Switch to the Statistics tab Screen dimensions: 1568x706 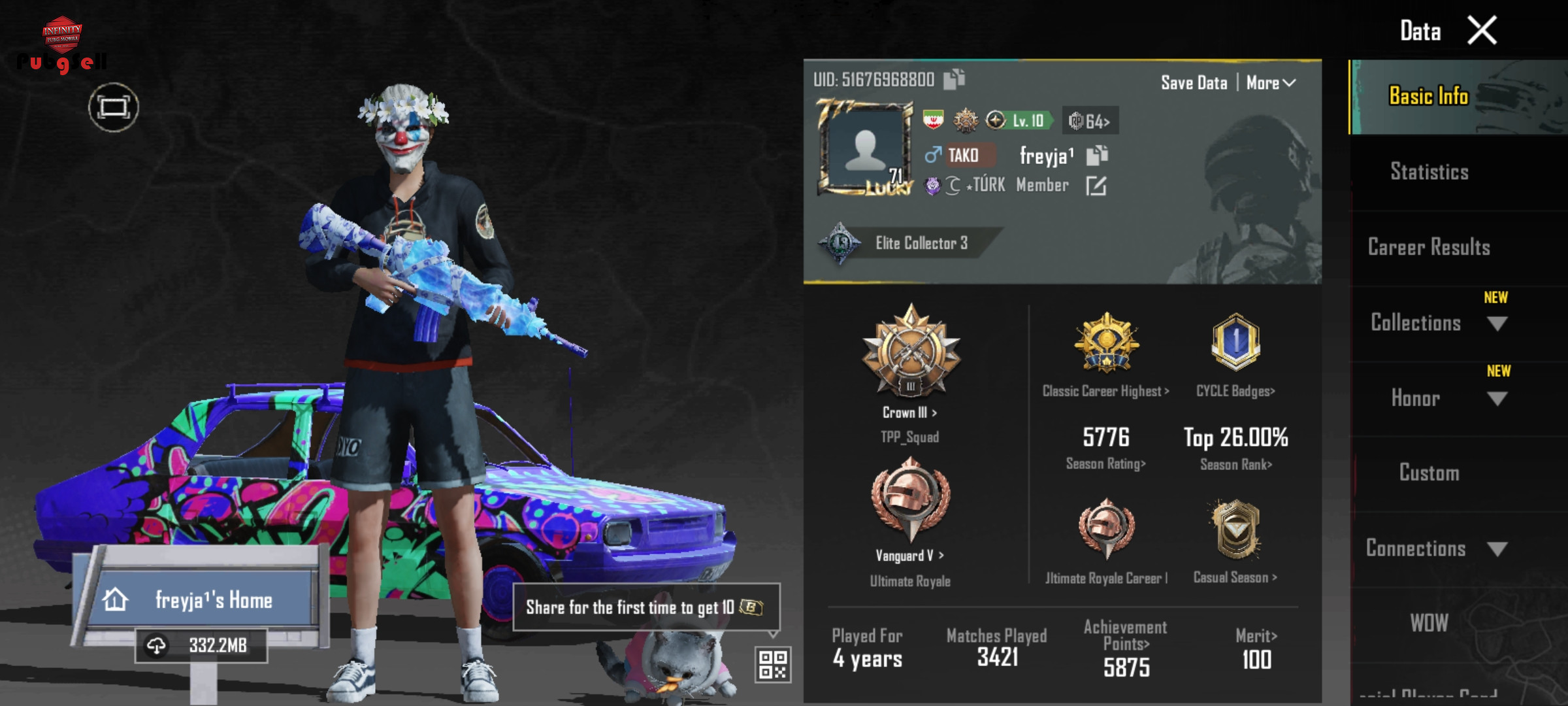(x=1429, y=172)
